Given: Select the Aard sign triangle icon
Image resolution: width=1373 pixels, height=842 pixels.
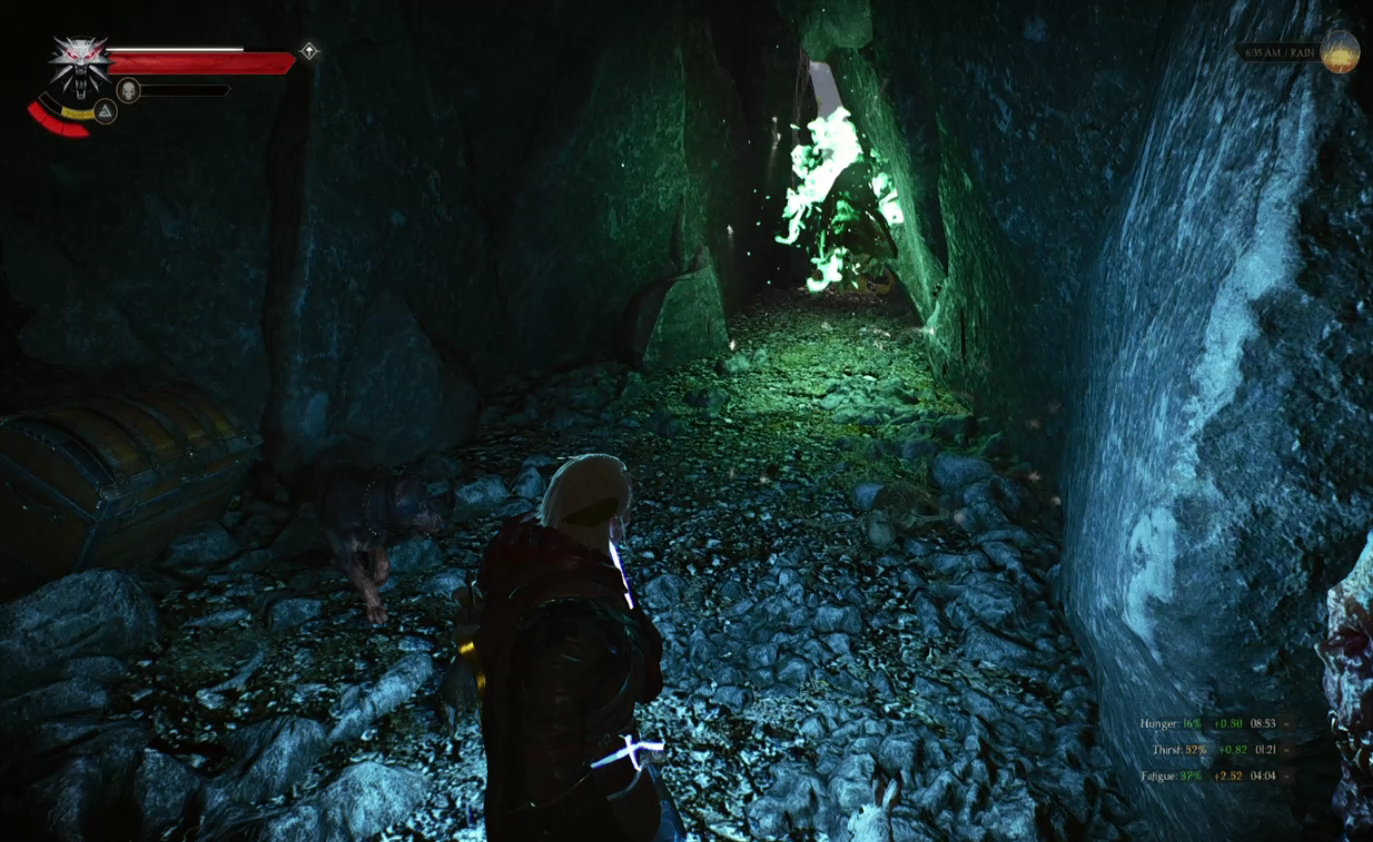Looking at the screenshot, I should coord(105,111).
